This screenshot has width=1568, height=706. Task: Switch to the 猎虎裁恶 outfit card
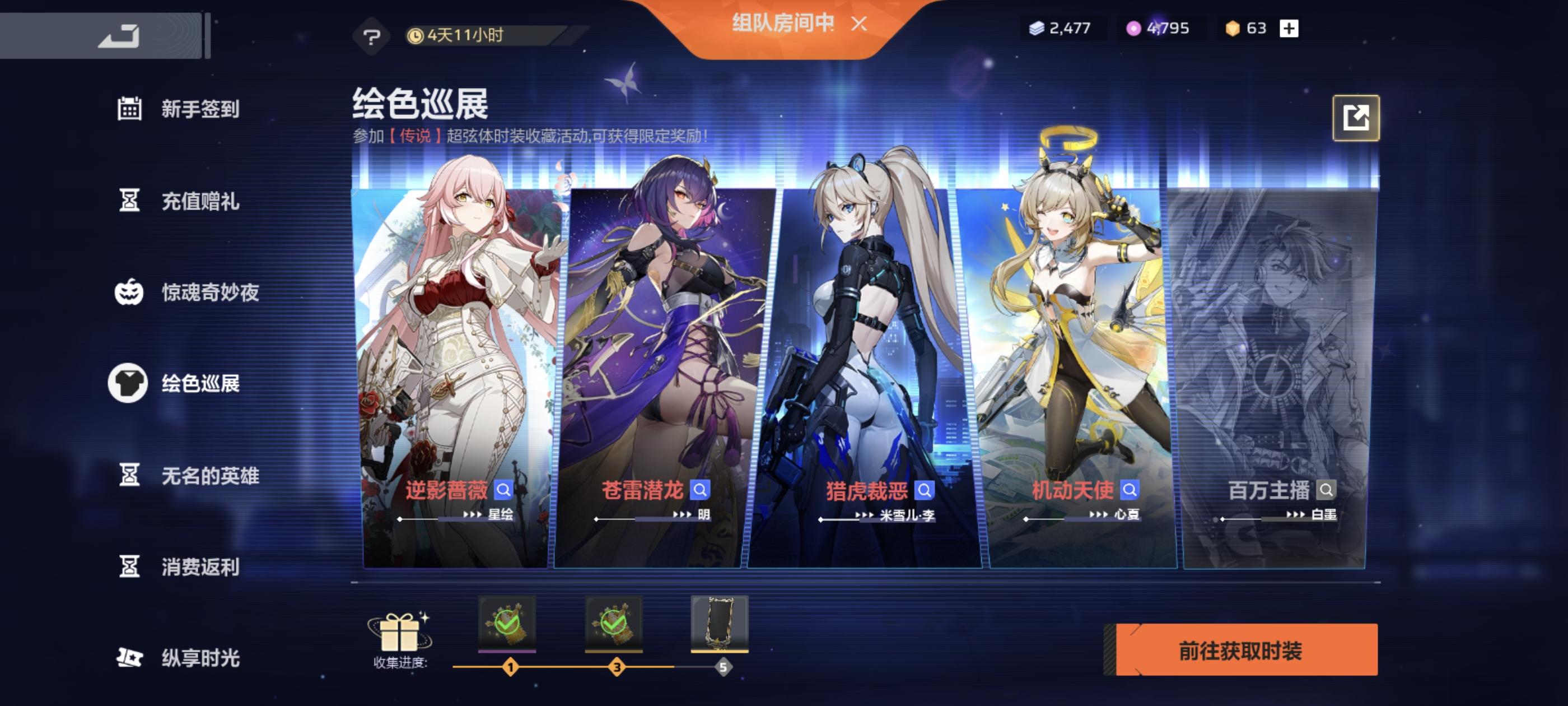point(852,365)
